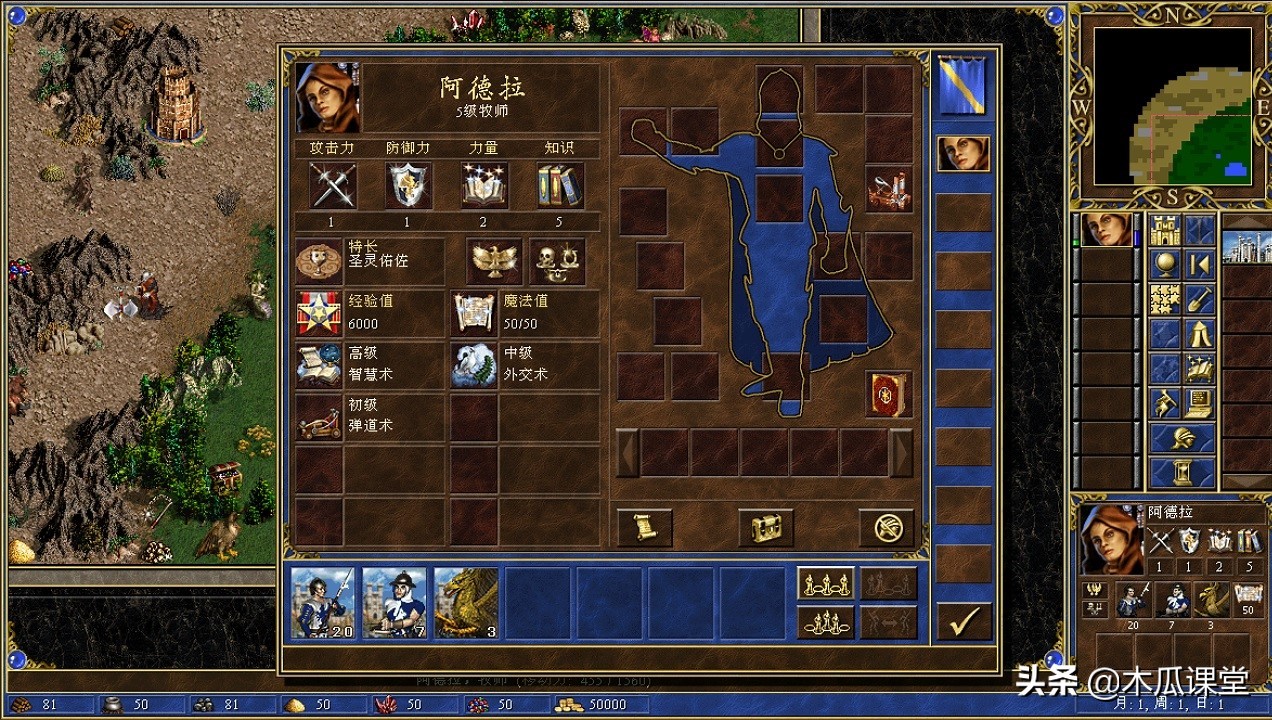Choose the loose troop formation
This screenshot has height=720, width=1272.
pyautogui.click(x=826, y=584)
